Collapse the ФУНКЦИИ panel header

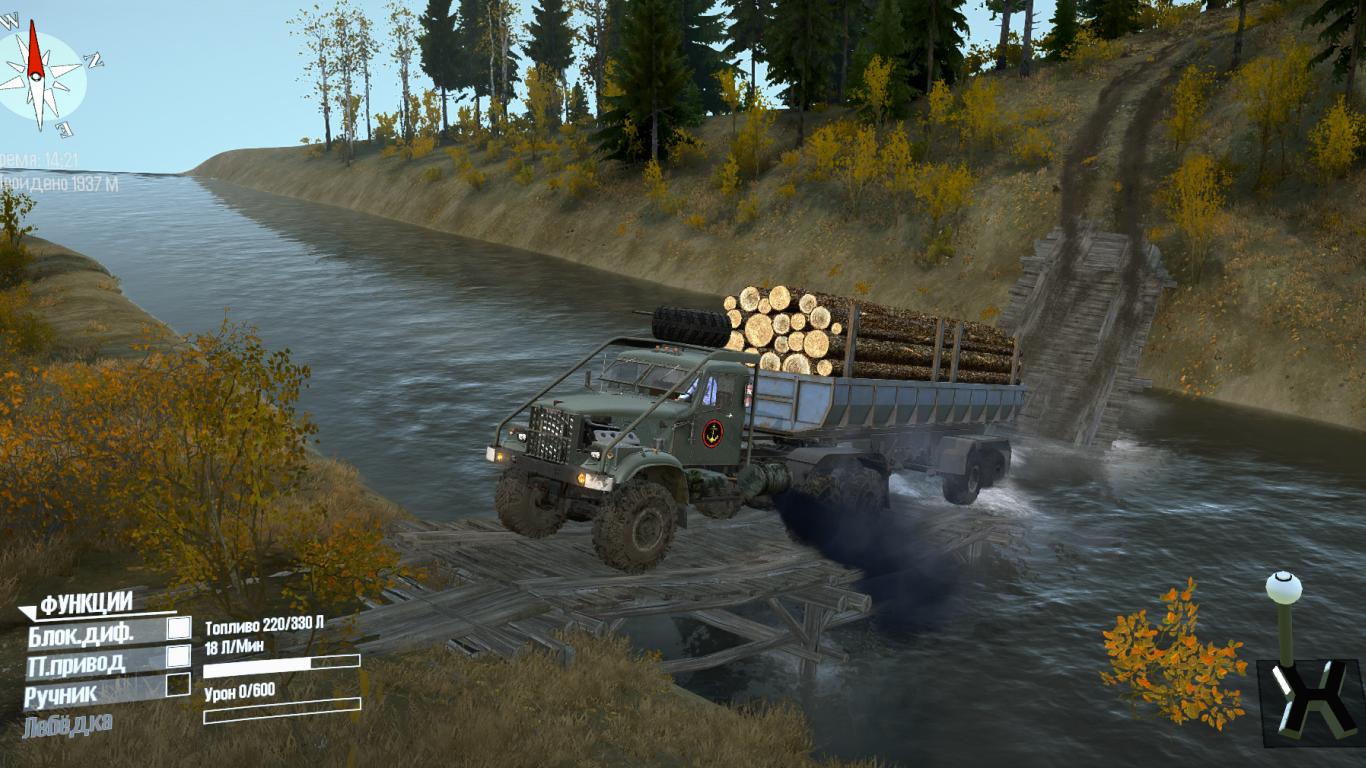coord(86,604)
